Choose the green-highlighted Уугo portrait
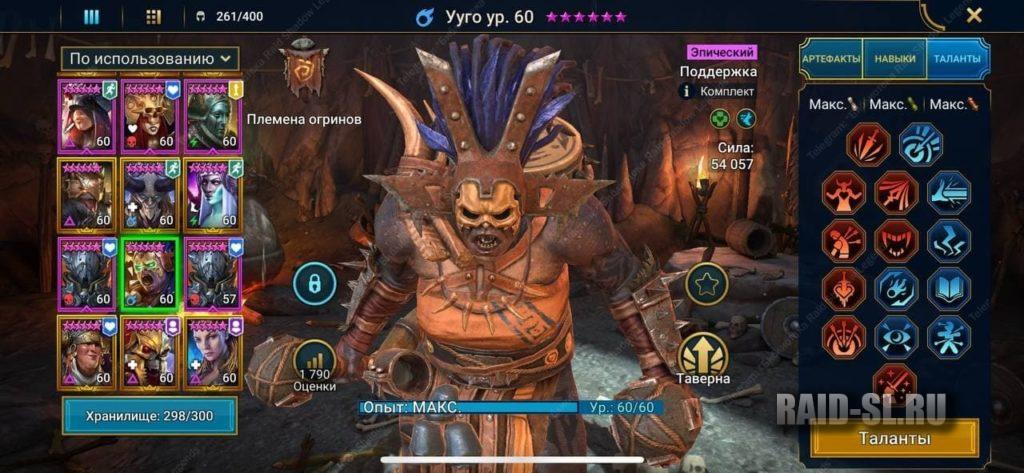The width and height of the screenshot is (1024, 473). (150, 274)
